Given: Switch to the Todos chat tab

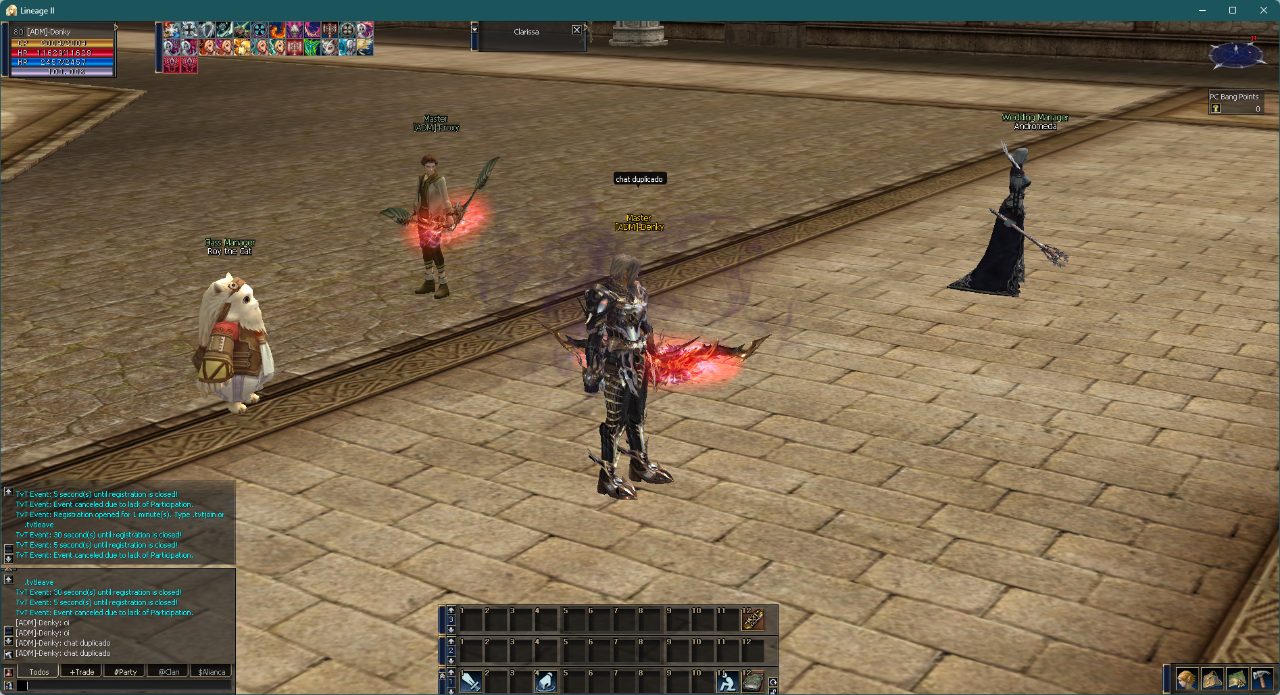Looking at the screenshot, I should pyautogui.click(x=40, y=671).
